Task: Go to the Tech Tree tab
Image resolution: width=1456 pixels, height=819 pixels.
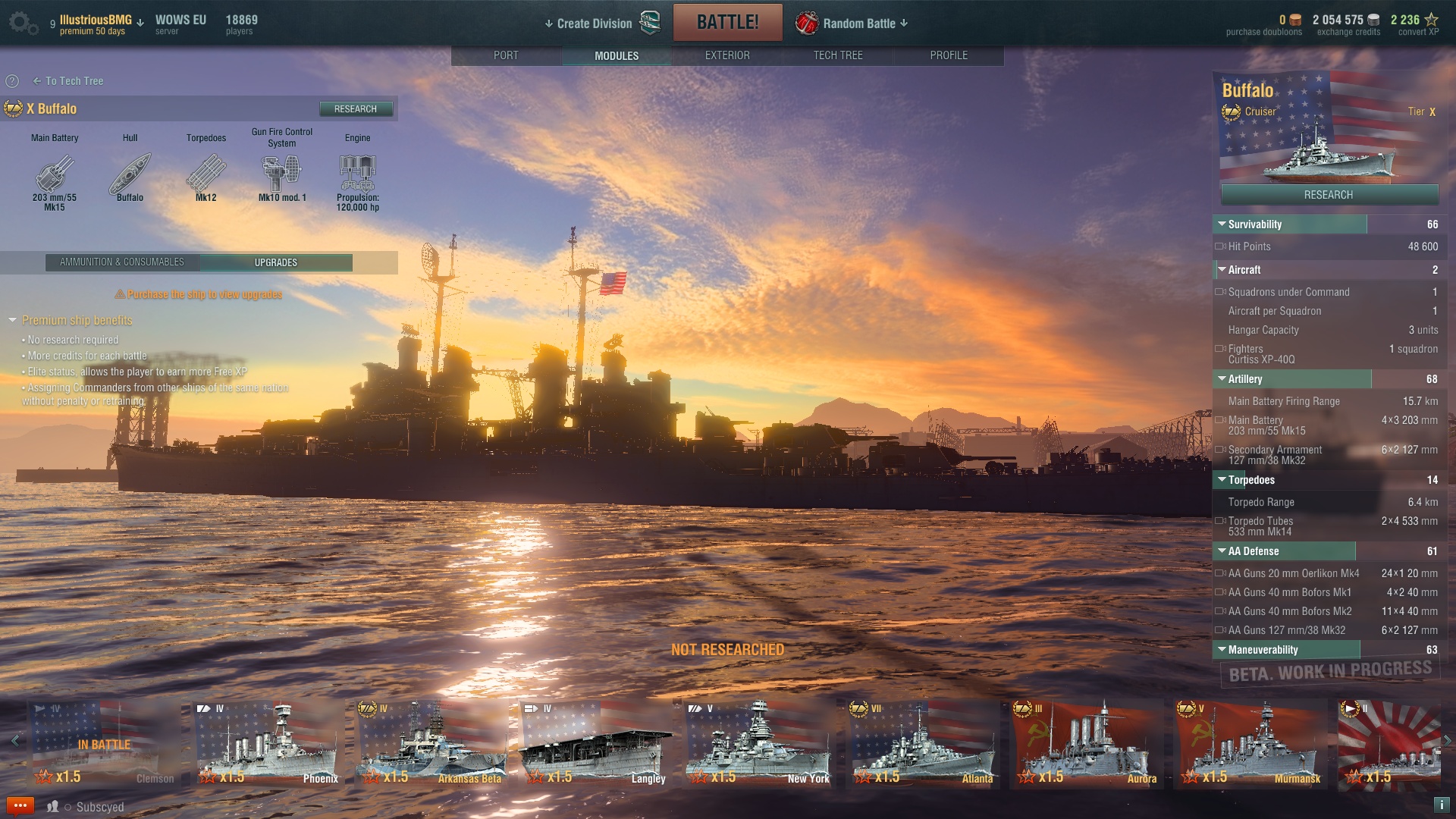Action: pyautogui.click(x=837, y=55)
